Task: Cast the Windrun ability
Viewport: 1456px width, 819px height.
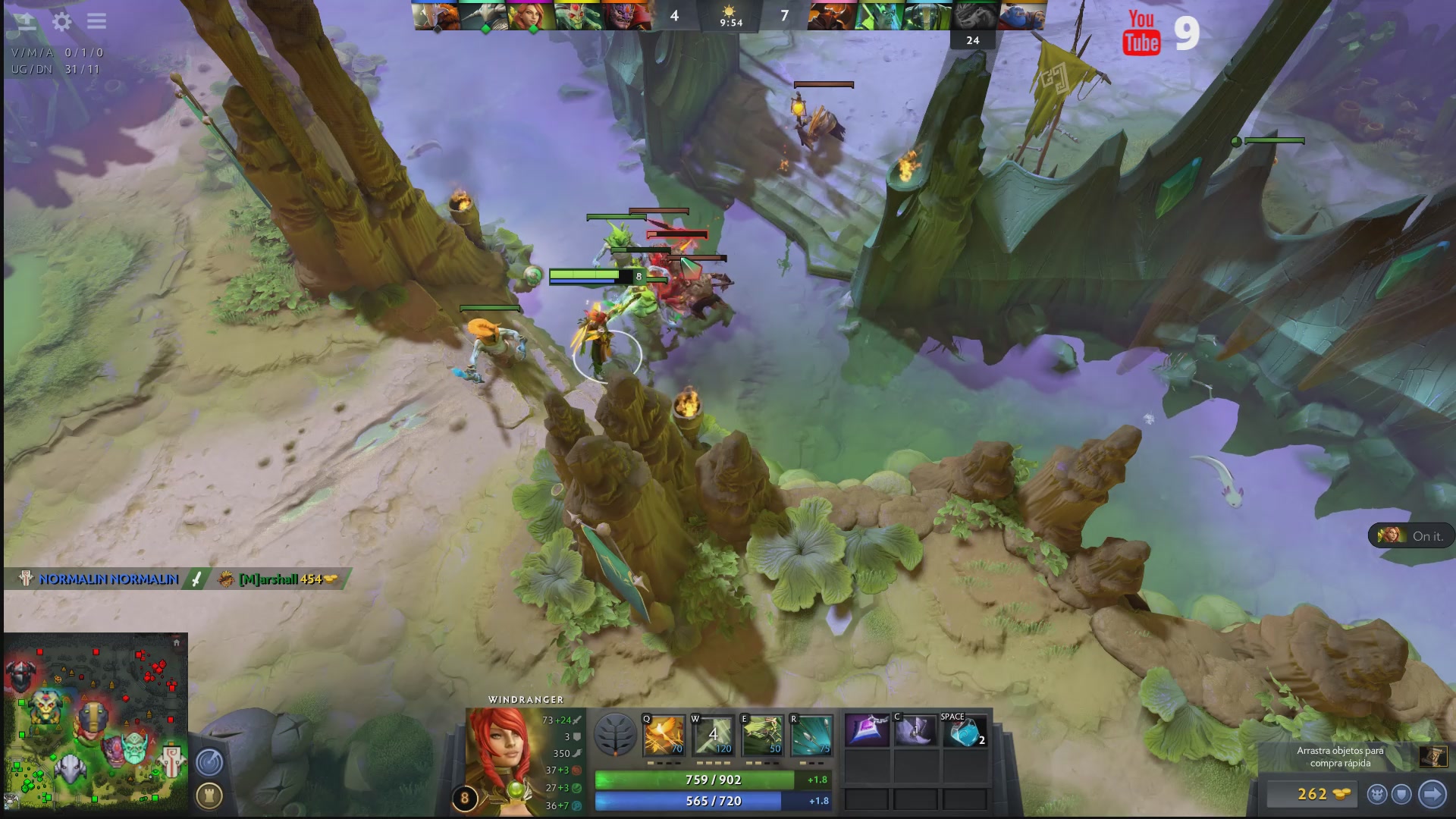Action: tap(761, 736)
